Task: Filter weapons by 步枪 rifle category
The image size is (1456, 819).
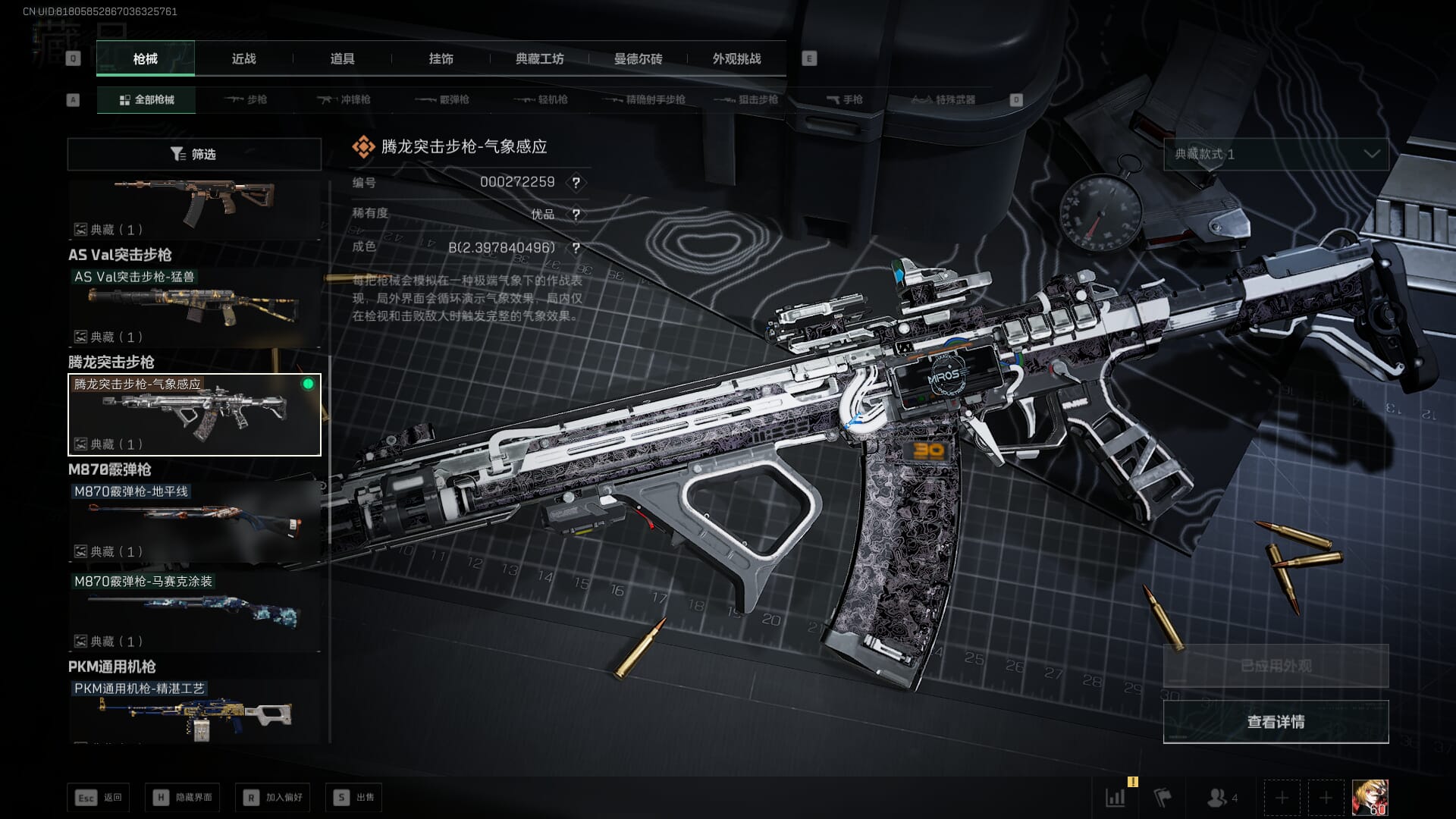Action: tap(246, 99)
